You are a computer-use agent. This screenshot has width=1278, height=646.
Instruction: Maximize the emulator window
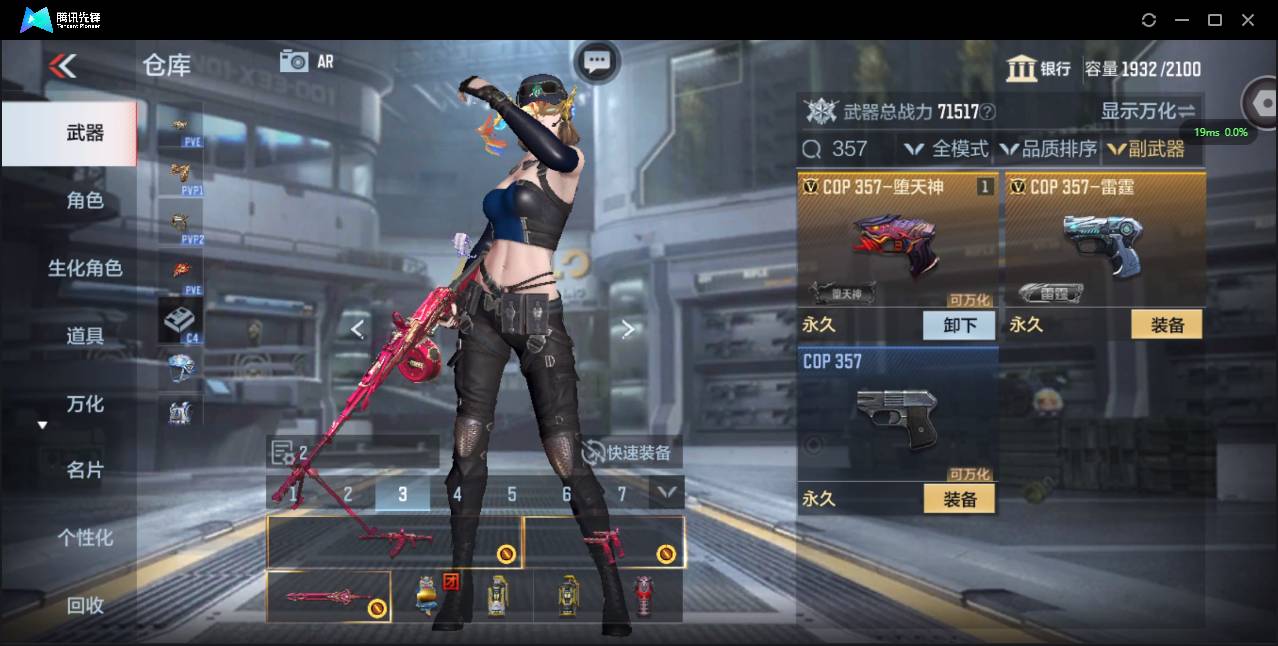click(x=1215, y=20)
